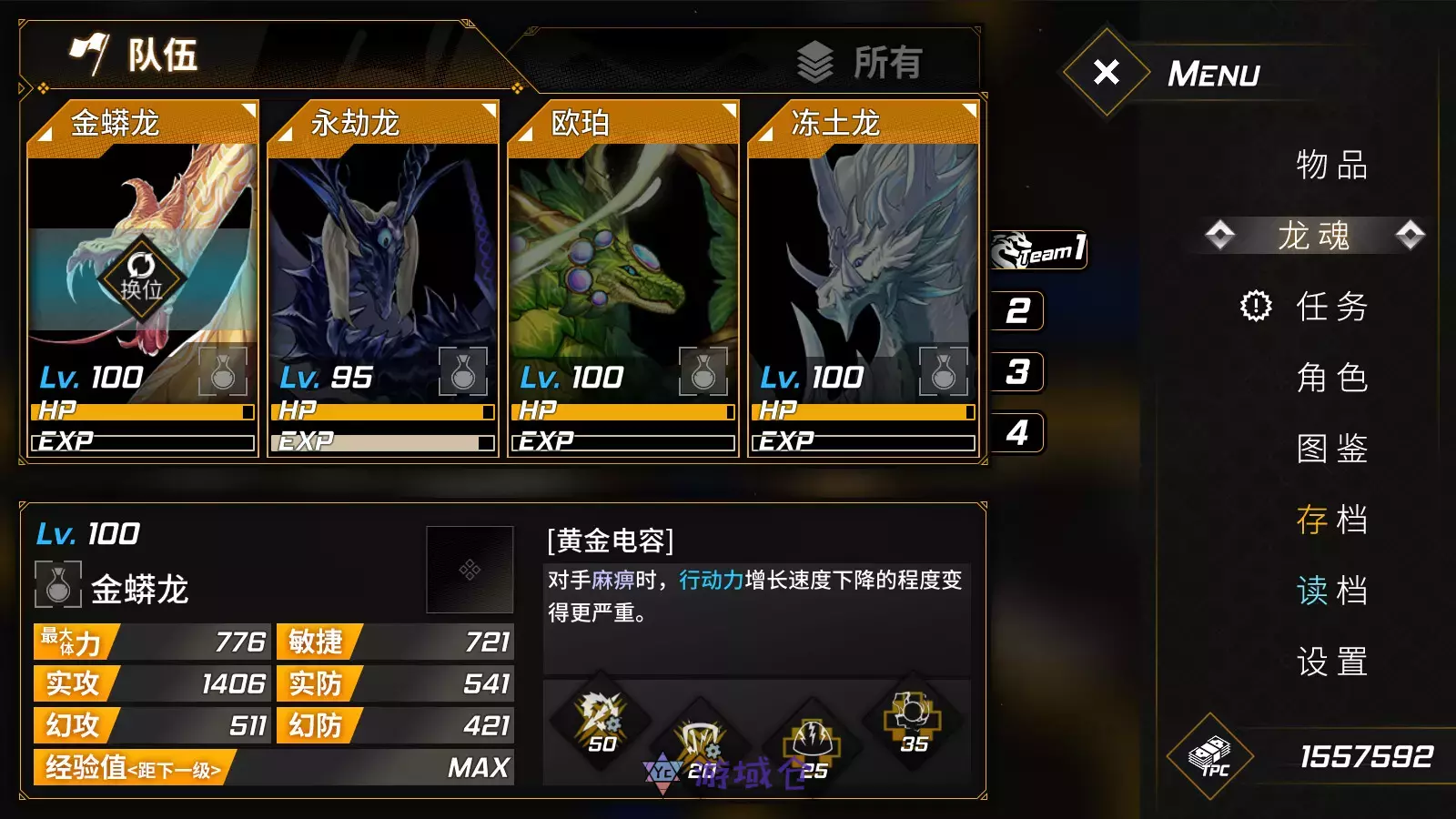The width and height of the screenshot is (1456, 819).
Task: Click the flag icon on the 队伍 header
Action: coord(91,52)
